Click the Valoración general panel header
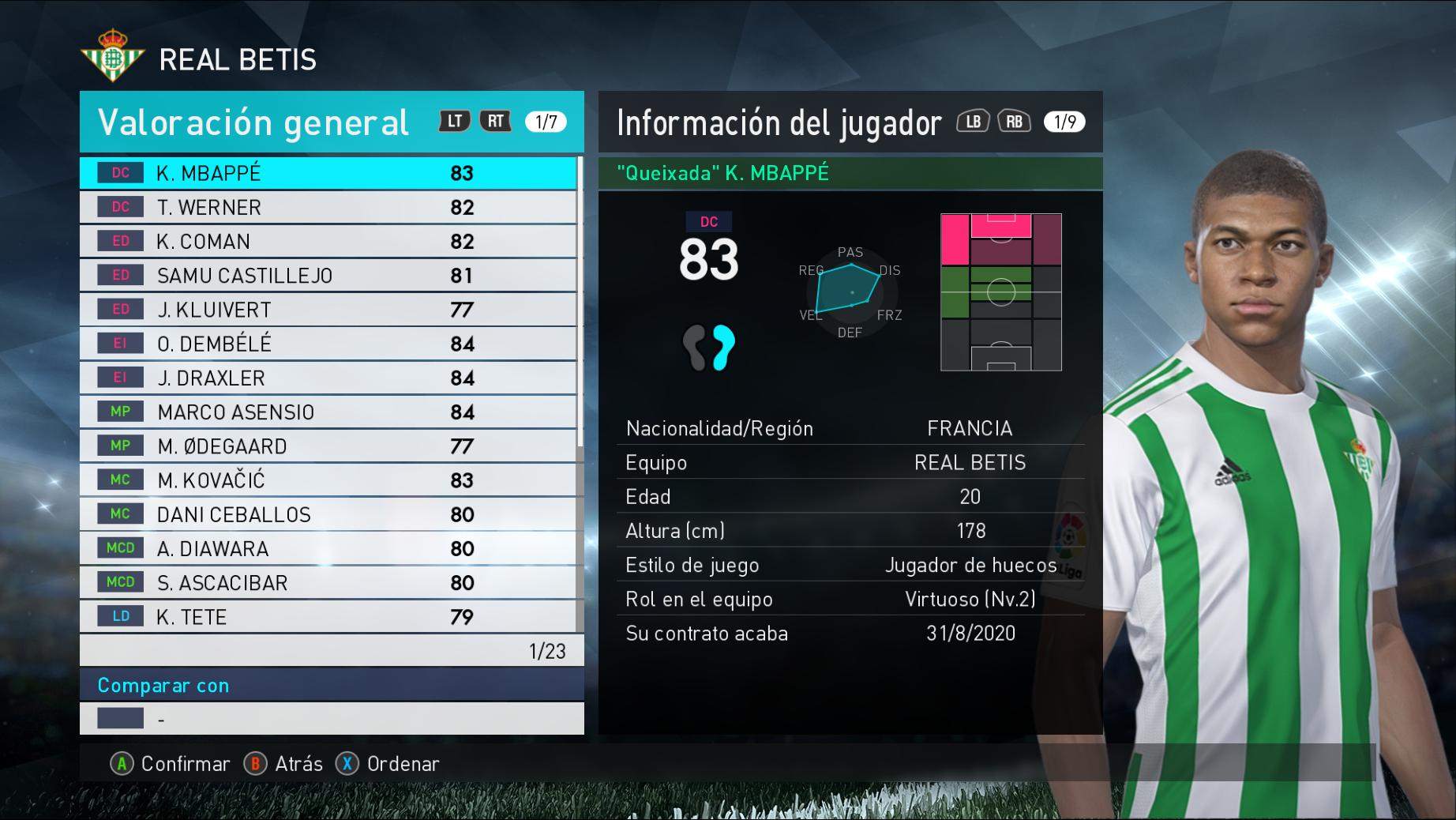The image size is (1456, 820). pyautogui.click(x=253, y=122)
